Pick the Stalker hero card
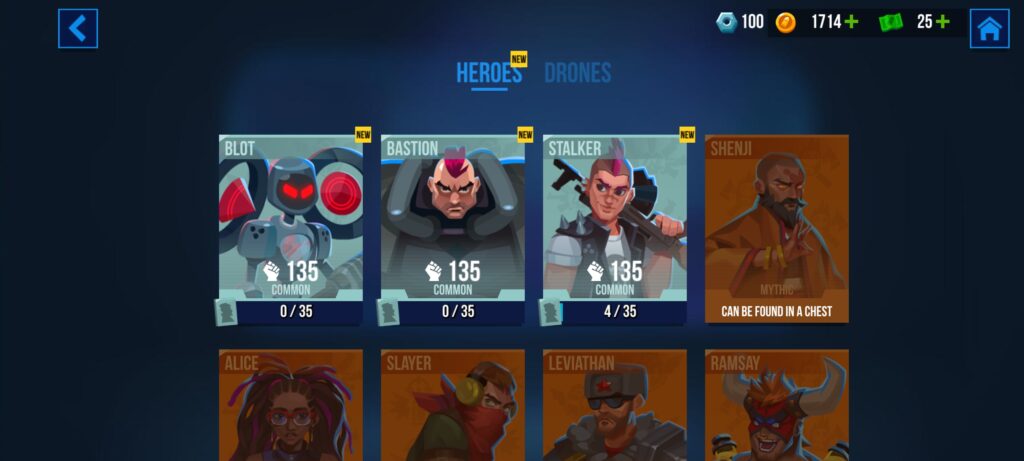This screenshot has height=461, width=1024. point(615,229)
